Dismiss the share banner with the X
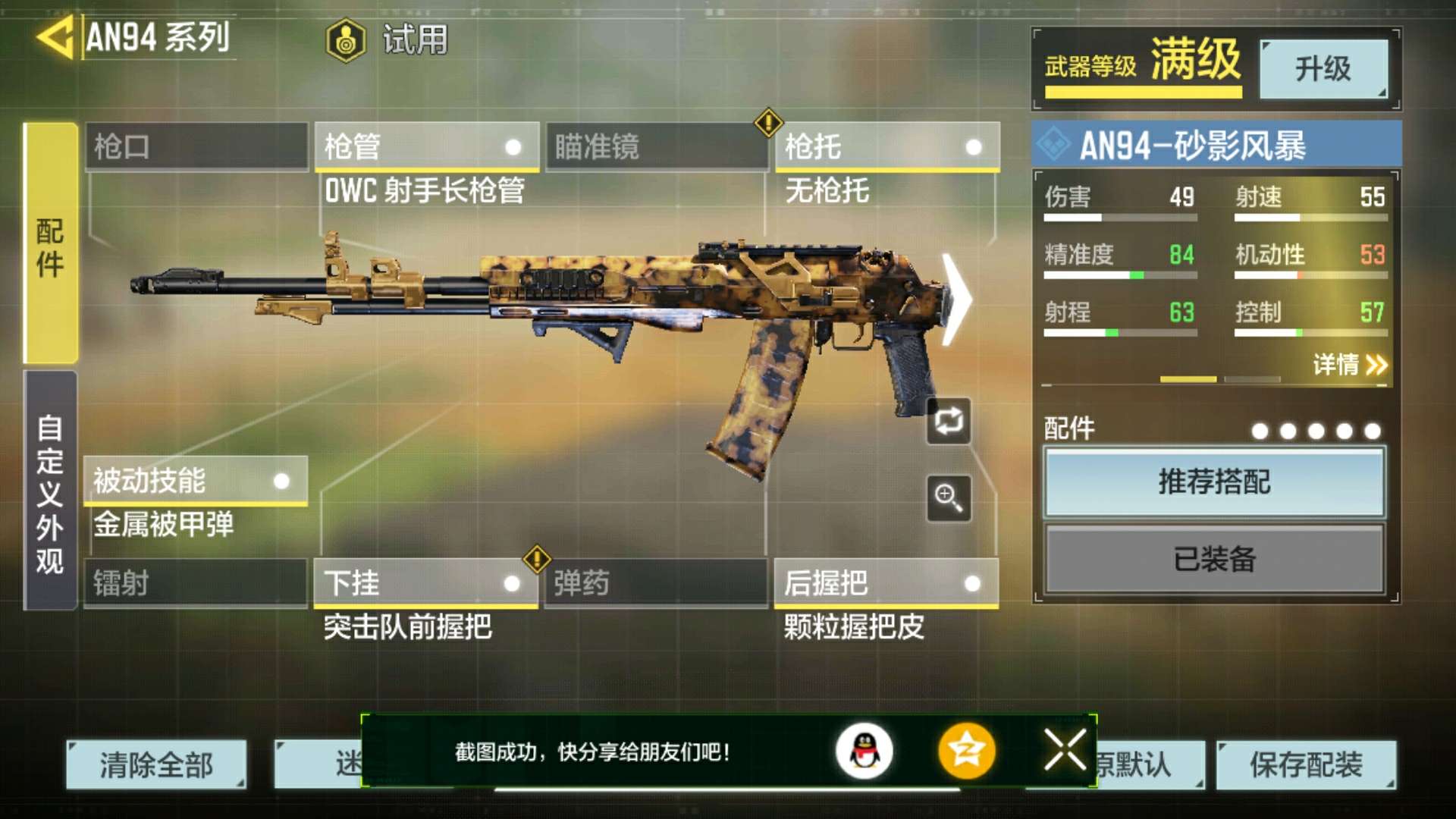Image resolution: width=1456 pixels, height=819 pixels. click(1065, 749)
